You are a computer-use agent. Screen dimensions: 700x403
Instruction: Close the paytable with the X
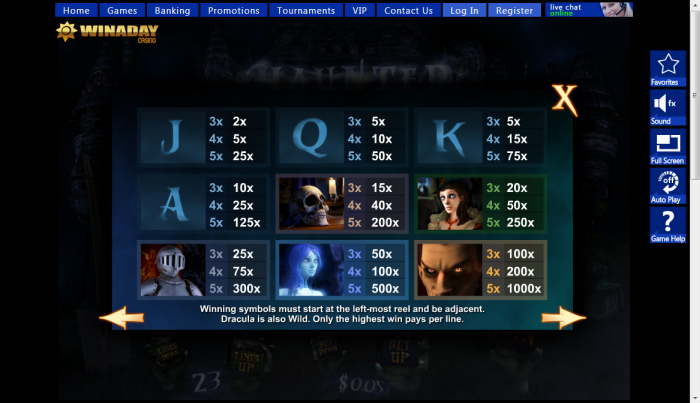[x=565, y=98]
